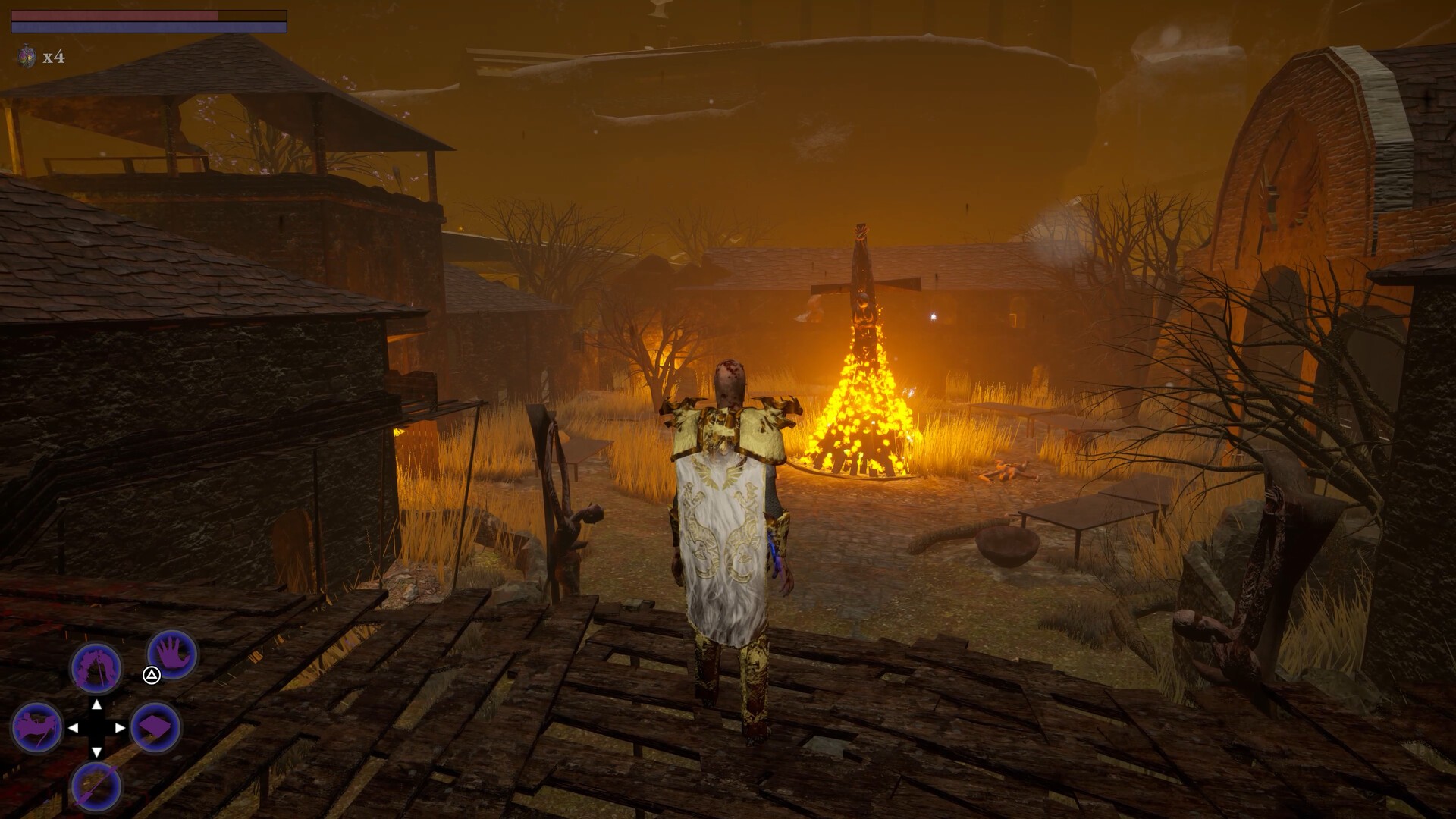The width and height of the screenshot is (1456, 819).
Task: Select the arrow ability icon
Action: [x=96, y=786]
